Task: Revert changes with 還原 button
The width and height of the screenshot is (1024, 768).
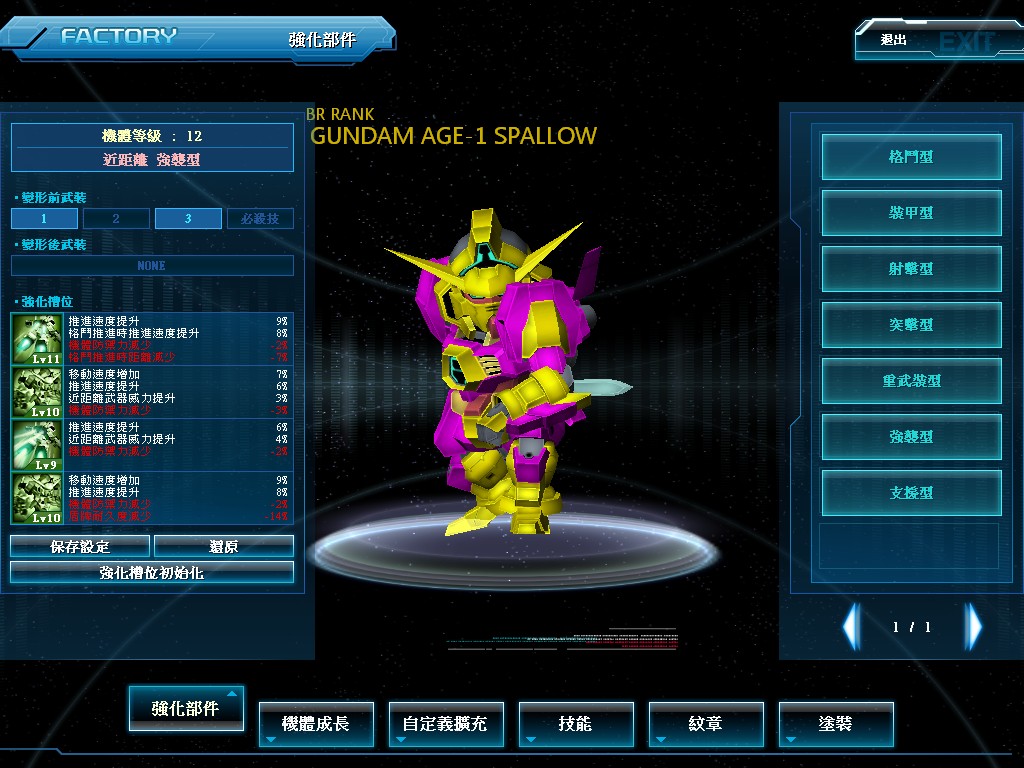Action: pyautogui.click(x=223, y=546)
